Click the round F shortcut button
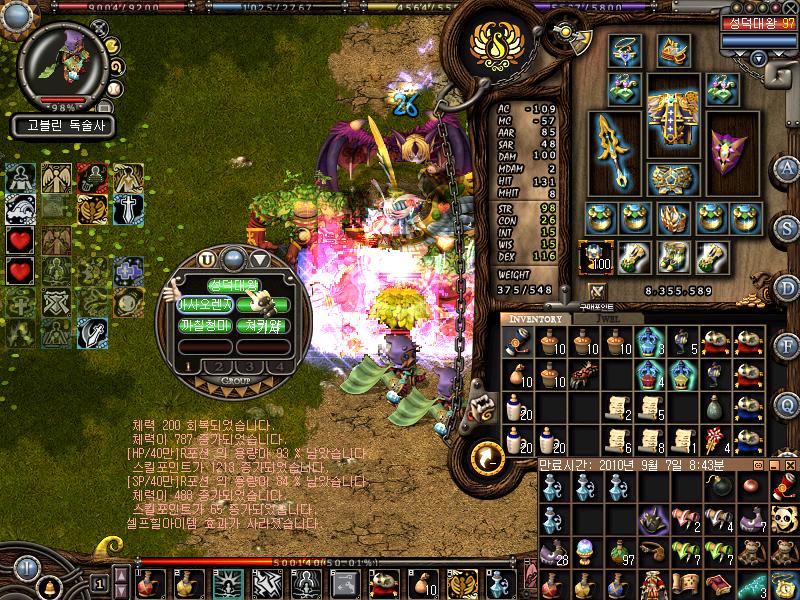Image resolution: width=800 pixels, height=600 pixels. coord(786,346)
